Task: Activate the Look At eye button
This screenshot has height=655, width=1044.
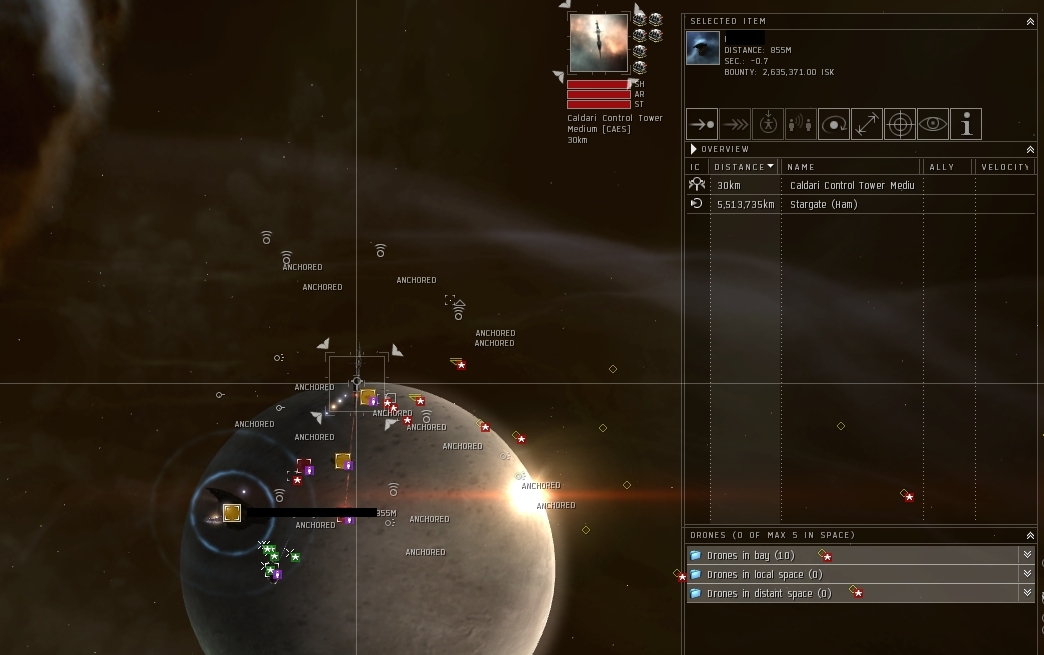Action: point(933,124)
